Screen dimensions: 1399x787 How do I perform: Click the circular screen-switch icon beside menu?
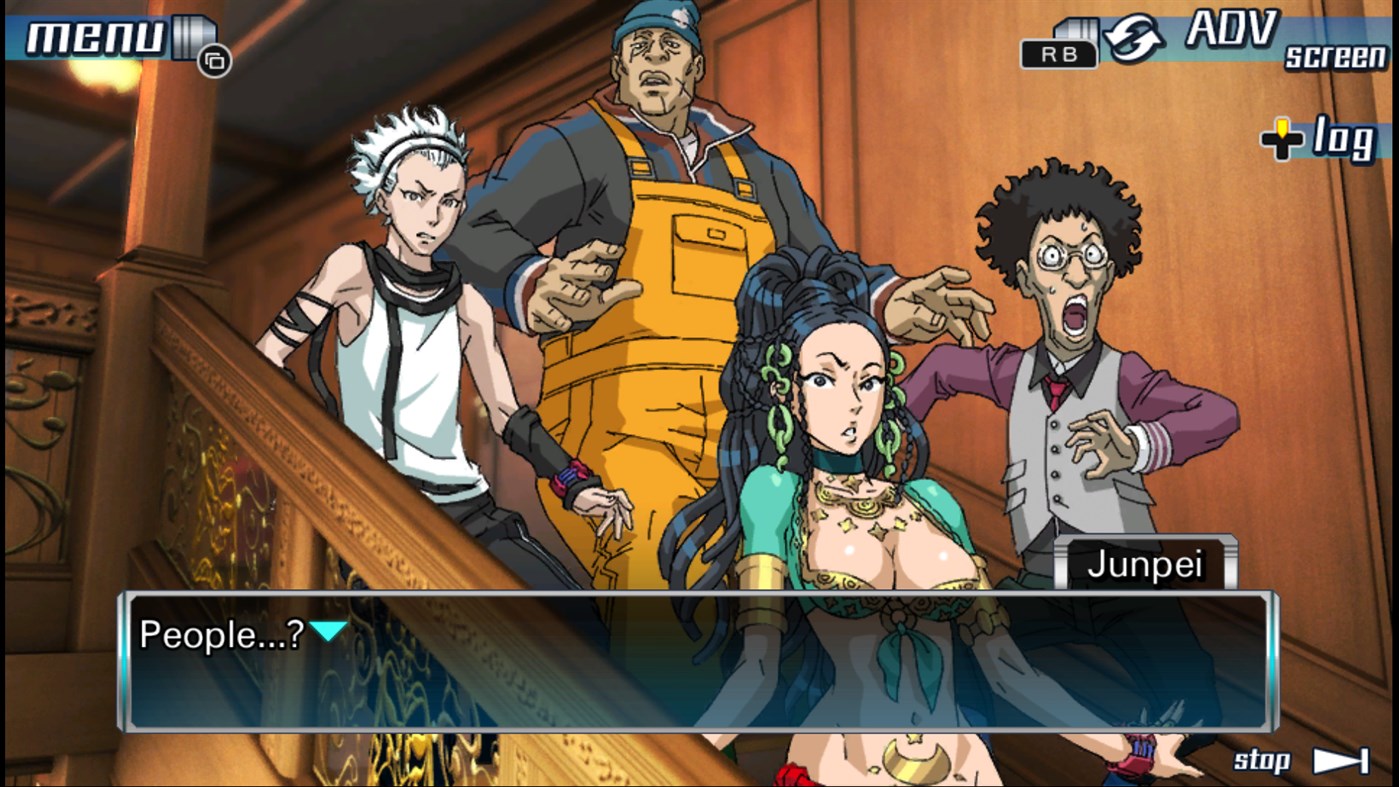click(215, 60)
